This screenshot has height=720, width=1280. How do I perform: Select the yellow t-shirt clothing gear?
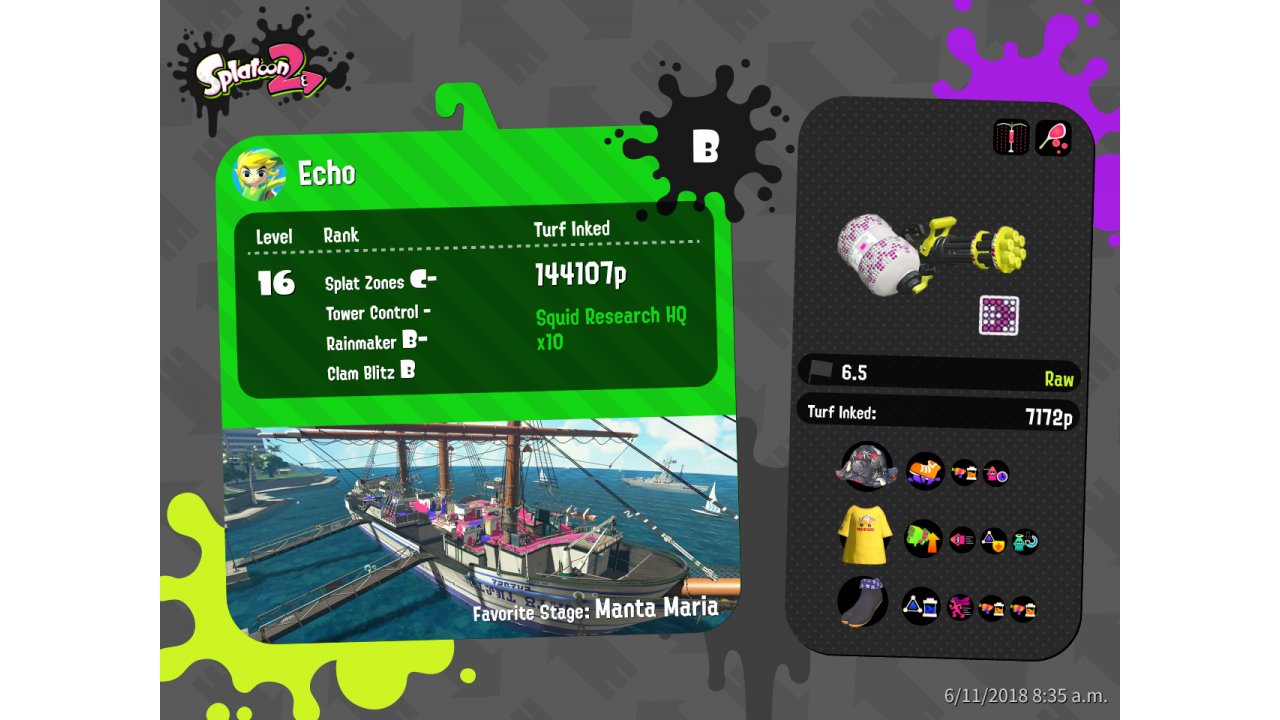click(x=865, y=535)
